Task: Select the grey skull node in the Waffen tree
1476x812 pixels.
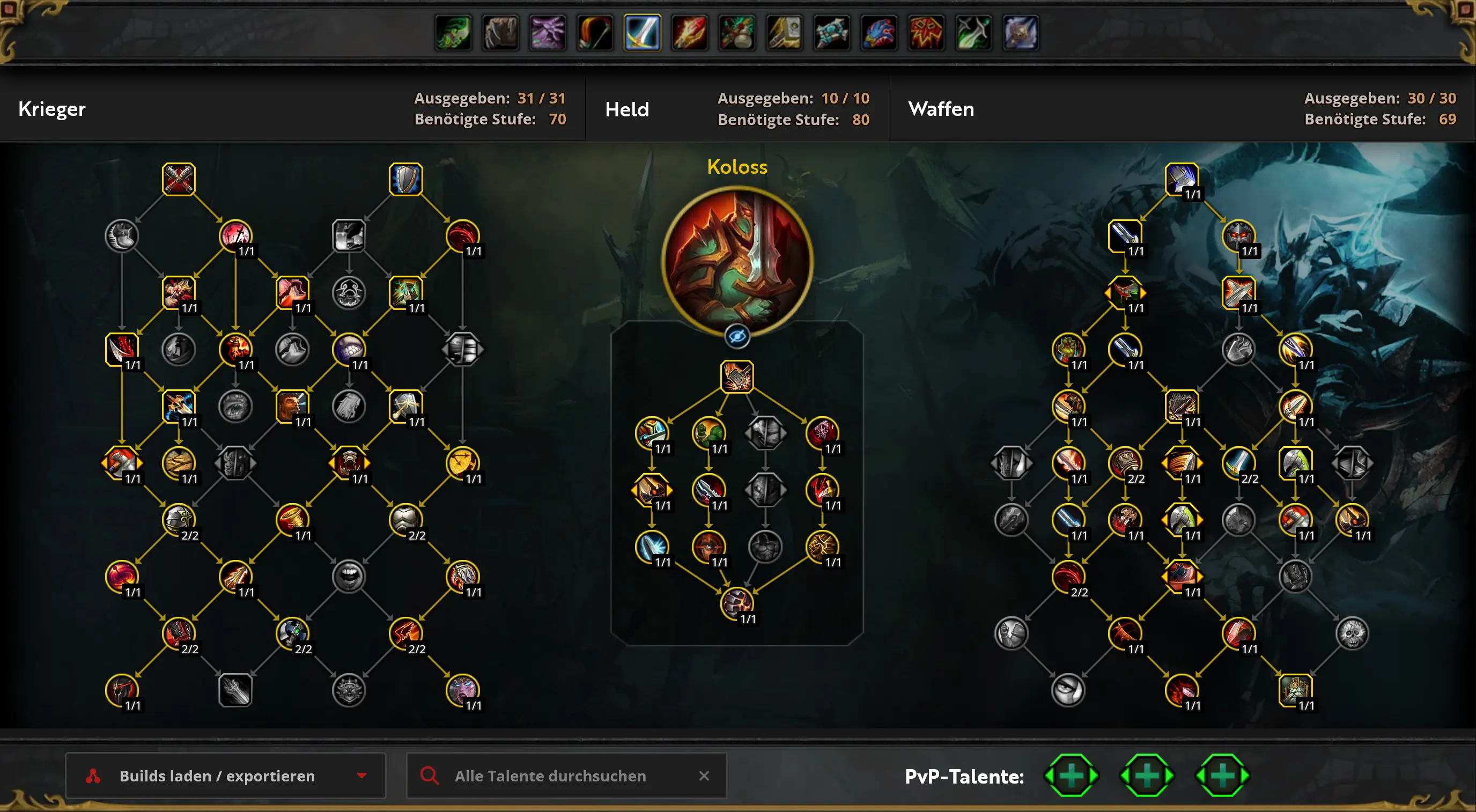Action: [x=1352, y=633]
